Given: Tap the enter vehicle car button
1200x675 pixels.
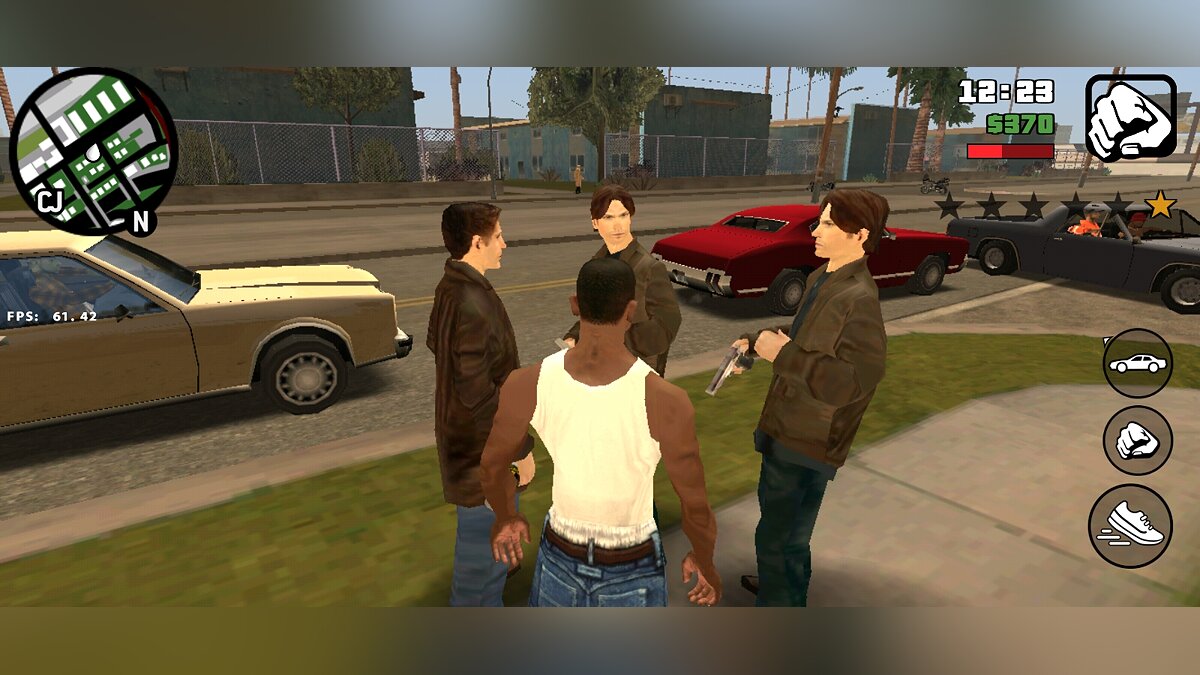Looking at the screenshot, I should [1138, 363].
